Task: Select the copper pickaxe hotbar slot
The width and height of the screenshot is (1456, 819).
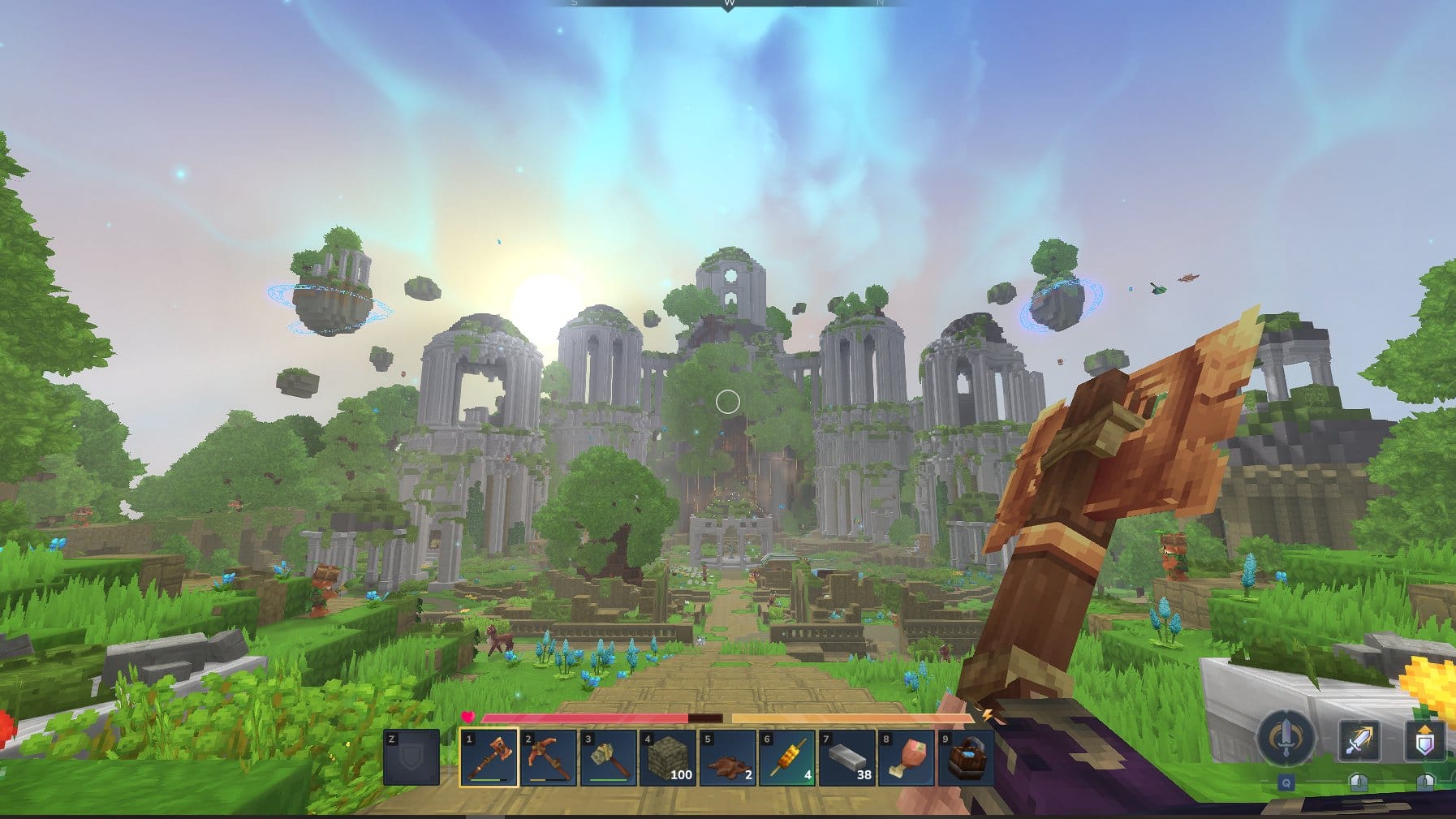Action: (x=549, y=758)
